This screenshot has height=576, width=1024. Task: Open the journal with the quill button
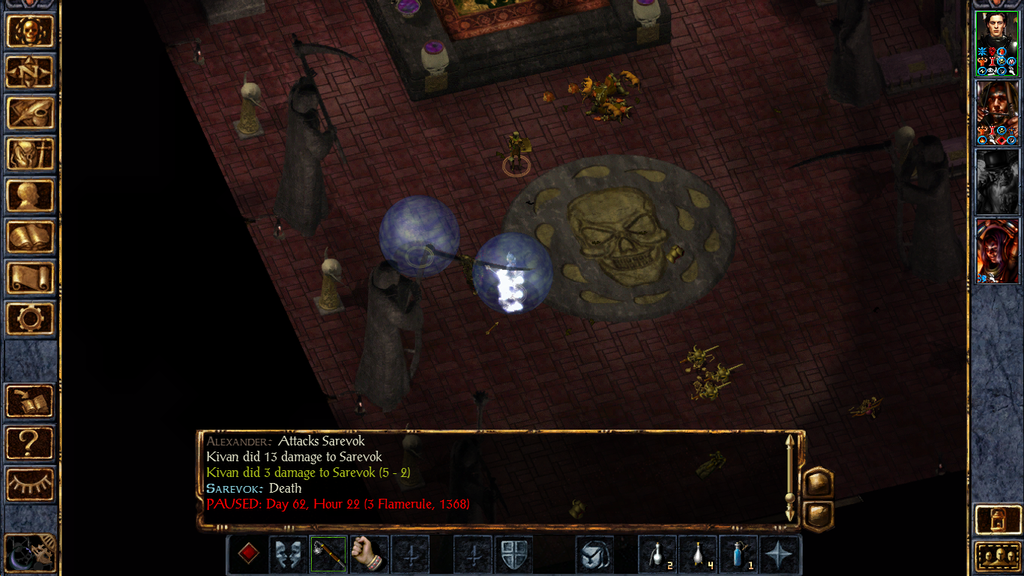(x=30, y=113)
